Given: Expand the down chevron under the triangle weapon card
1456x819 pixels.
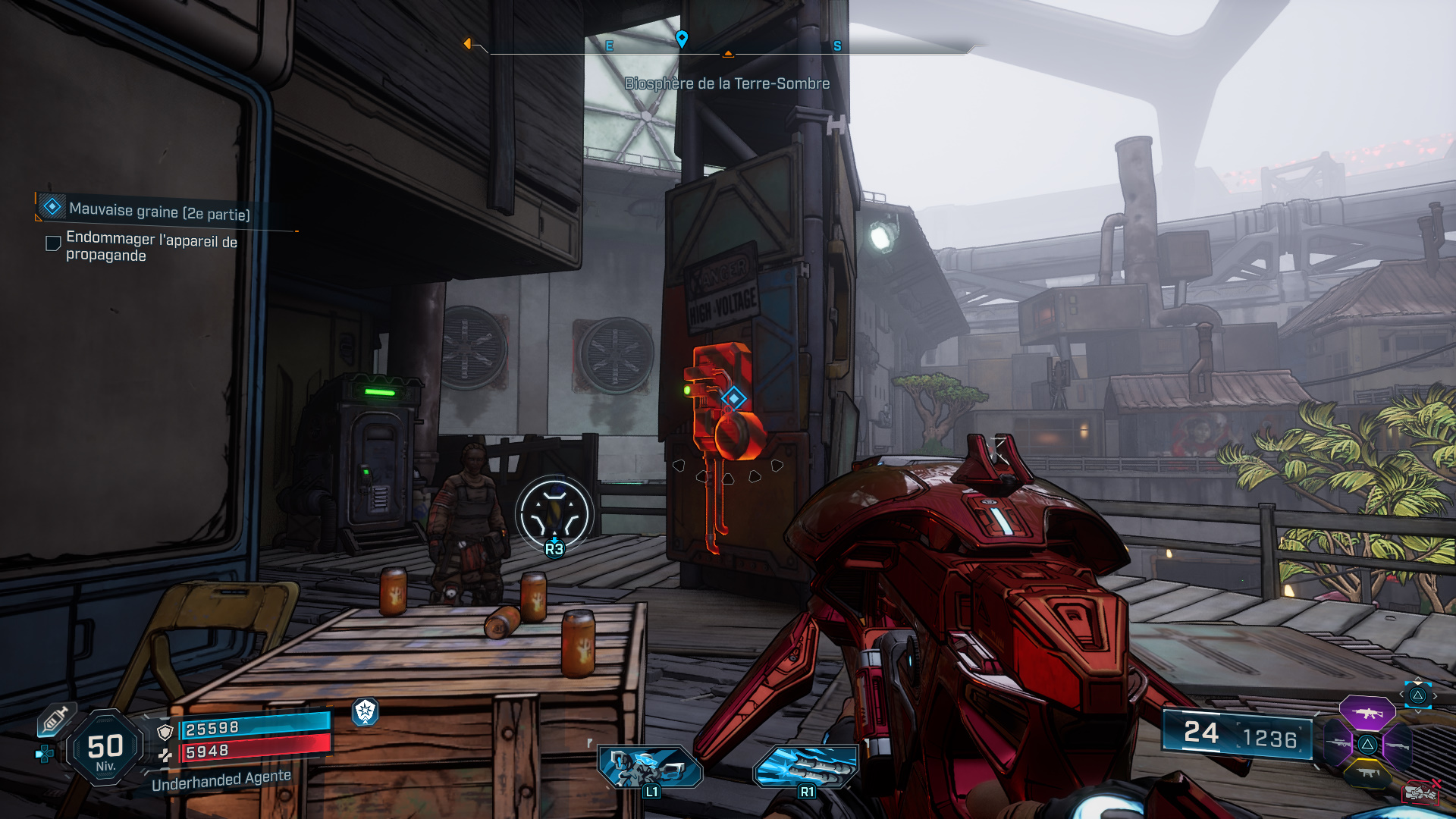Looking at the screenshot, I should 1419,712.
